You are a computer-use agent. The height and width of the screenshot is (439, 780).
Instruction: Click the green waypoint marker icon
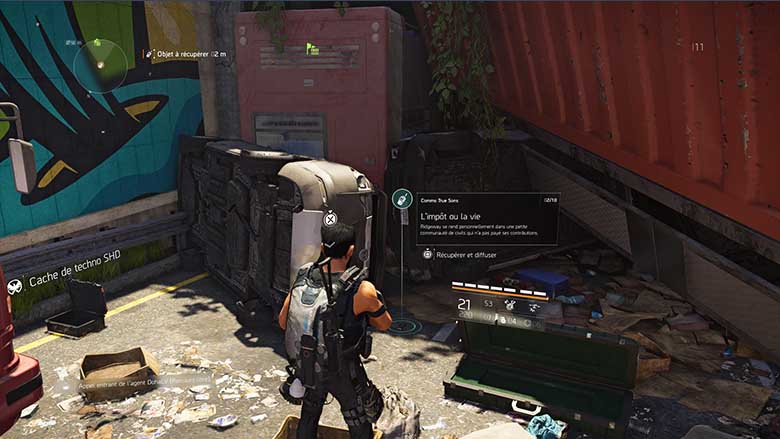312,47
